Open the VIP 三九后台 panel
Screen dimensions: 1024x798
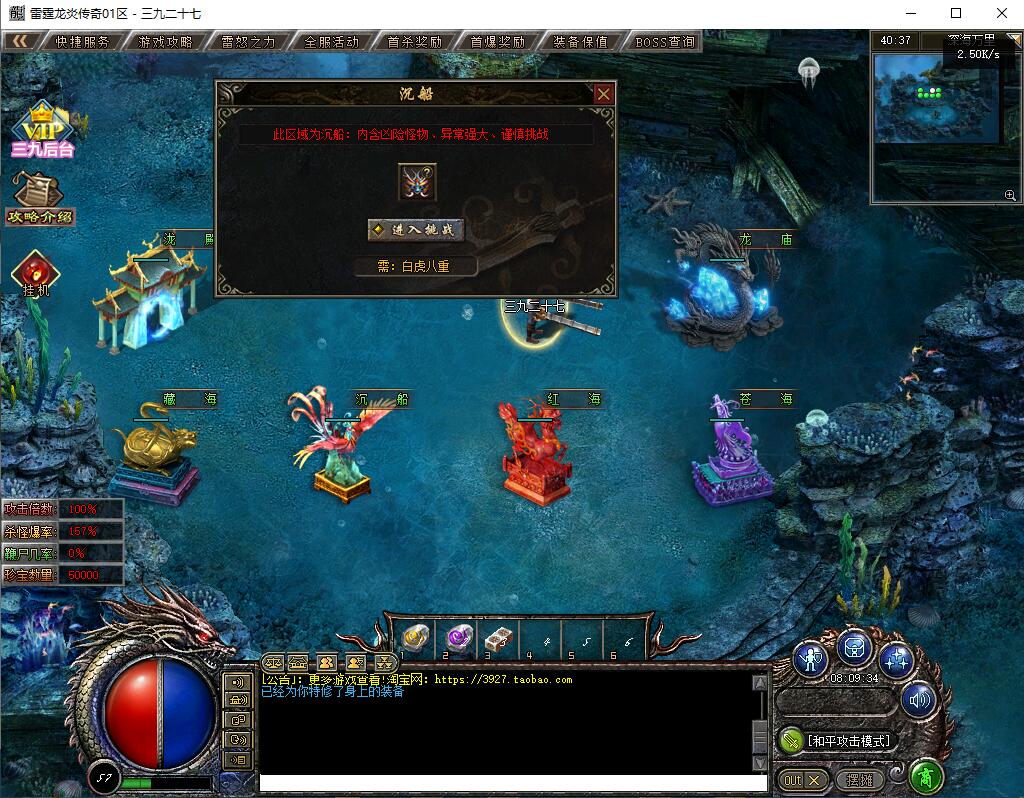click(43, 131)
